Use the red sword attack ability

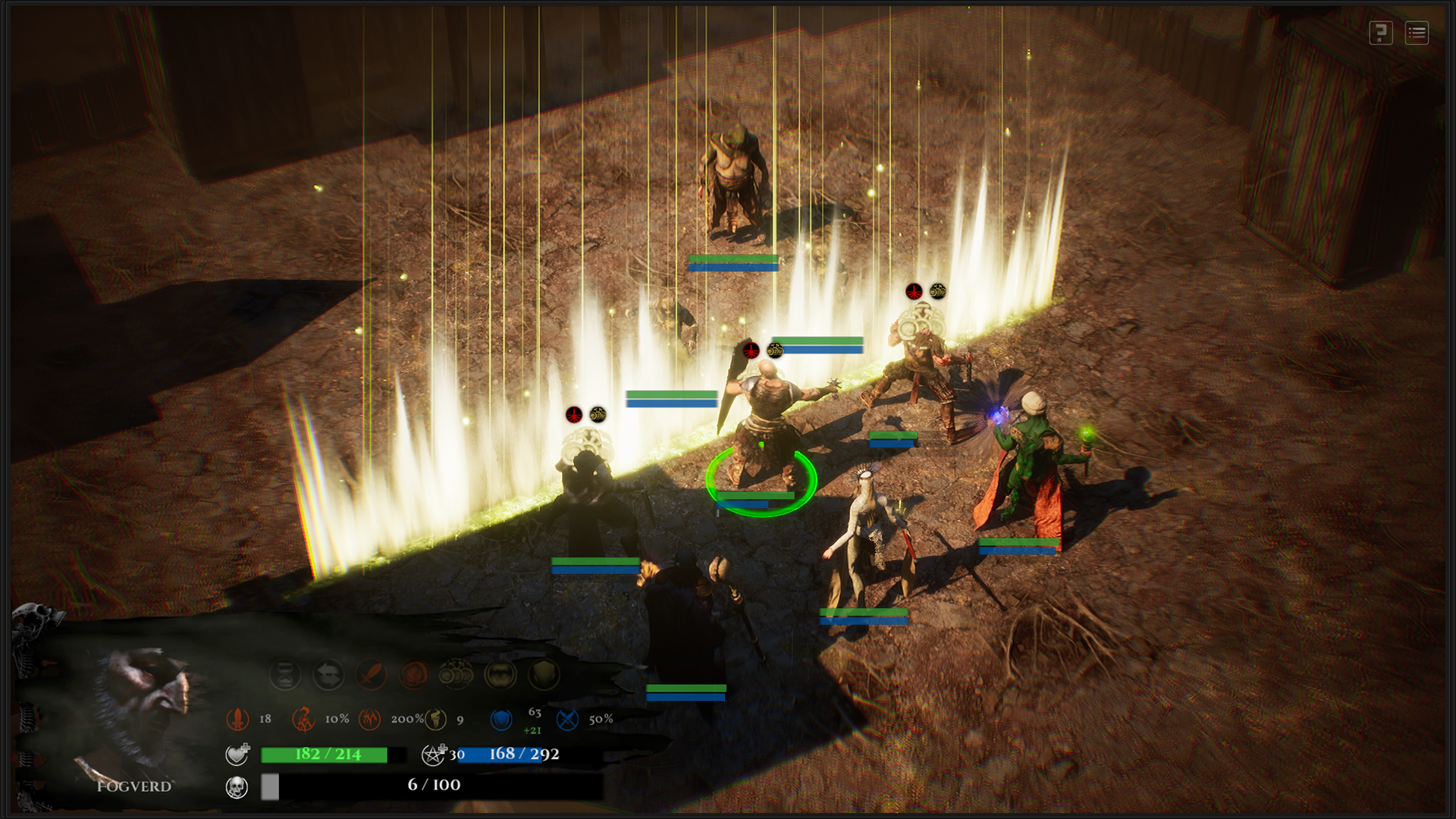(x=371, y=674)
